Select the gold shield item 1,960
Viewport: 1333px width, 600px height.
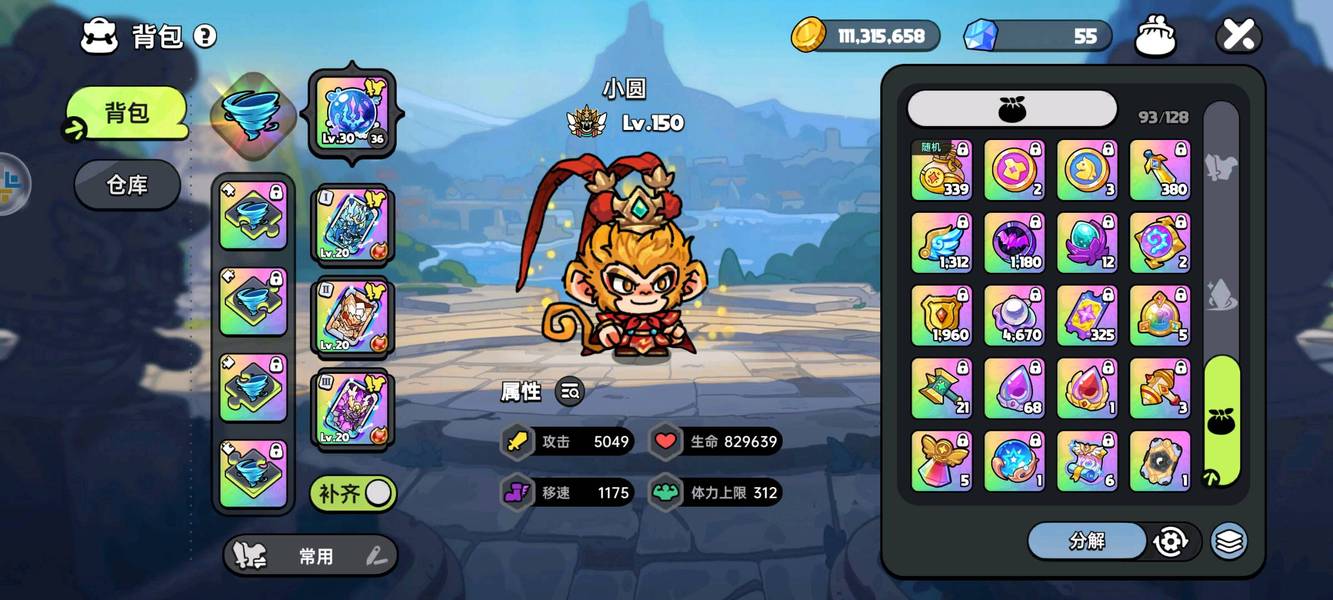point(942,315)
